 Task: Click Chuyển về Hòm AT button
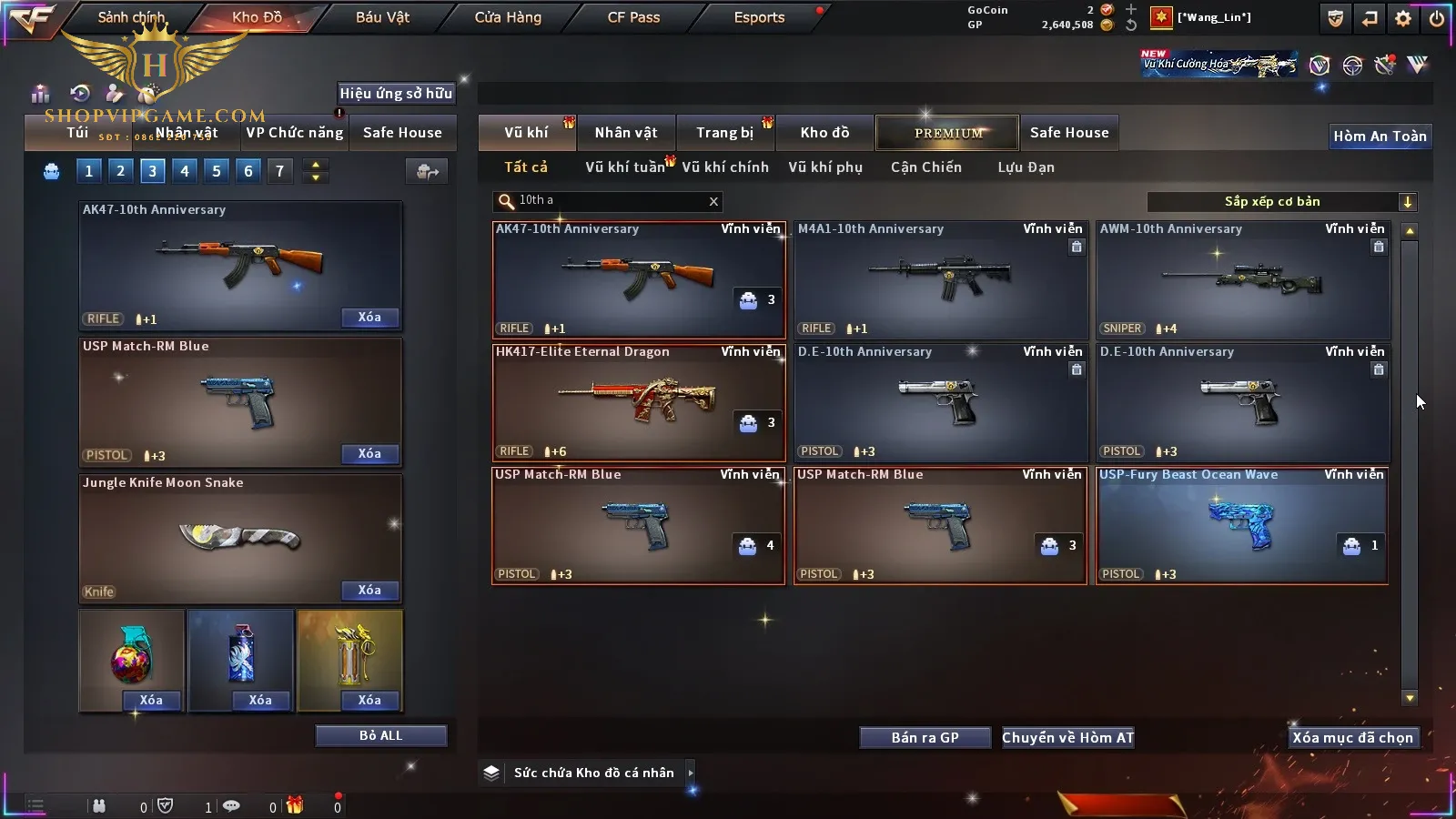pos(1067,738)
